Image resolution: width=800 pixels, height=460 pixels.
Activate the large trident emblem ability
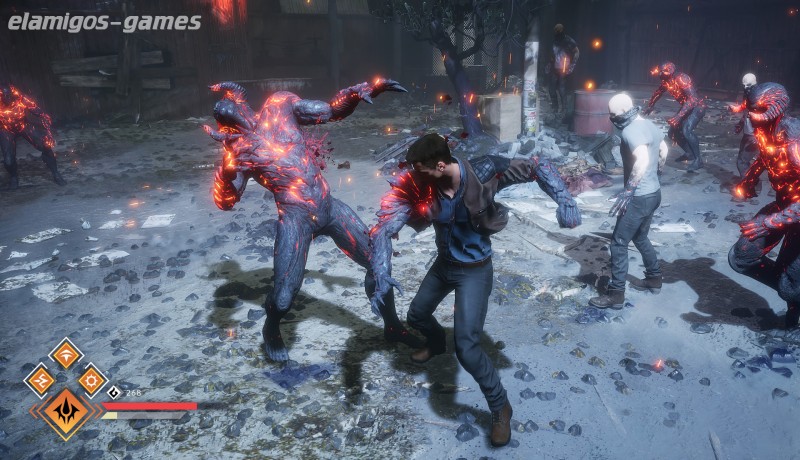[x=66, y=409]
